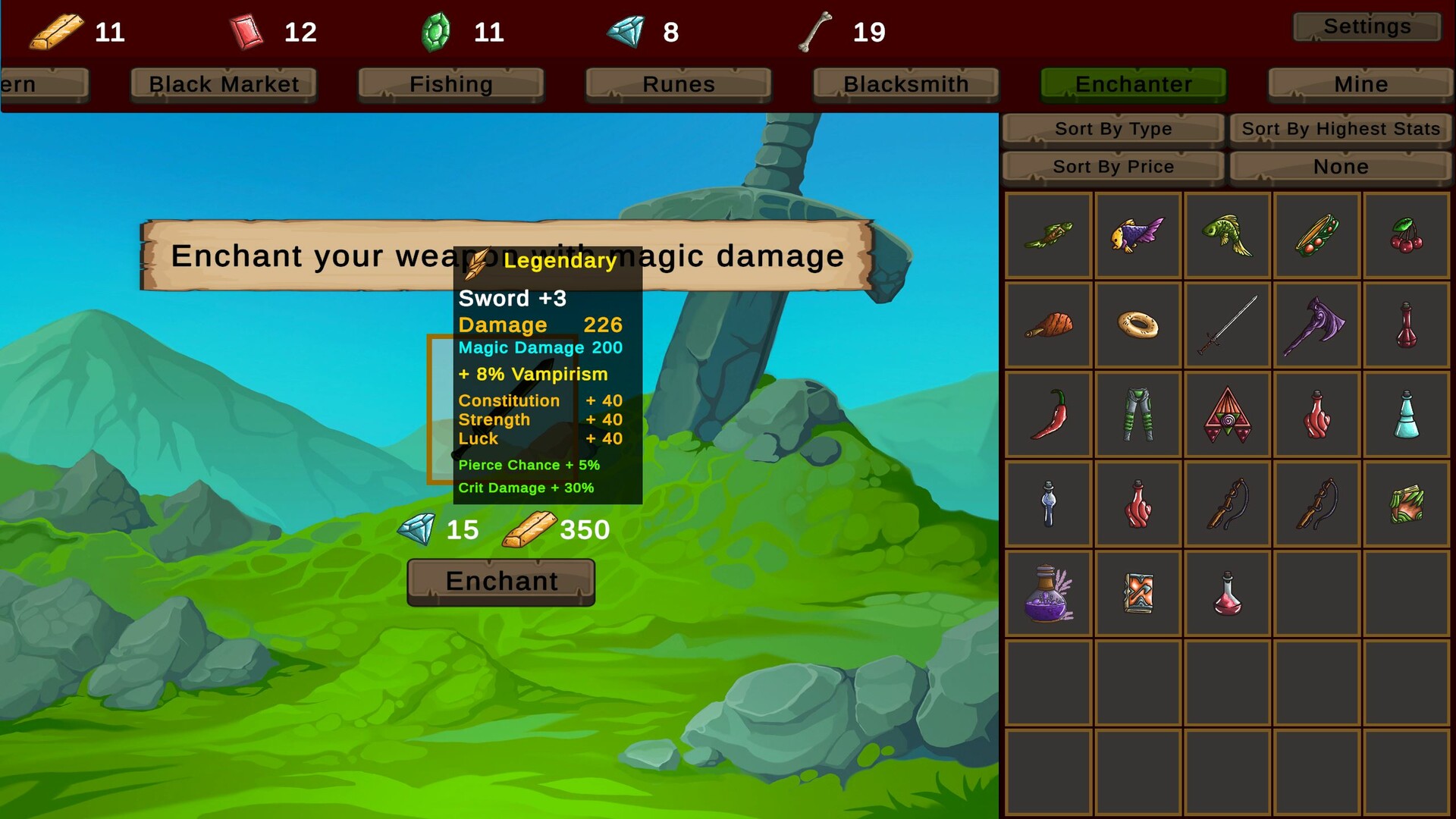This screenshot has height=819, width=1456.
Task: Toggle Sort By Type sorting
Action: tap(1112, 128)
